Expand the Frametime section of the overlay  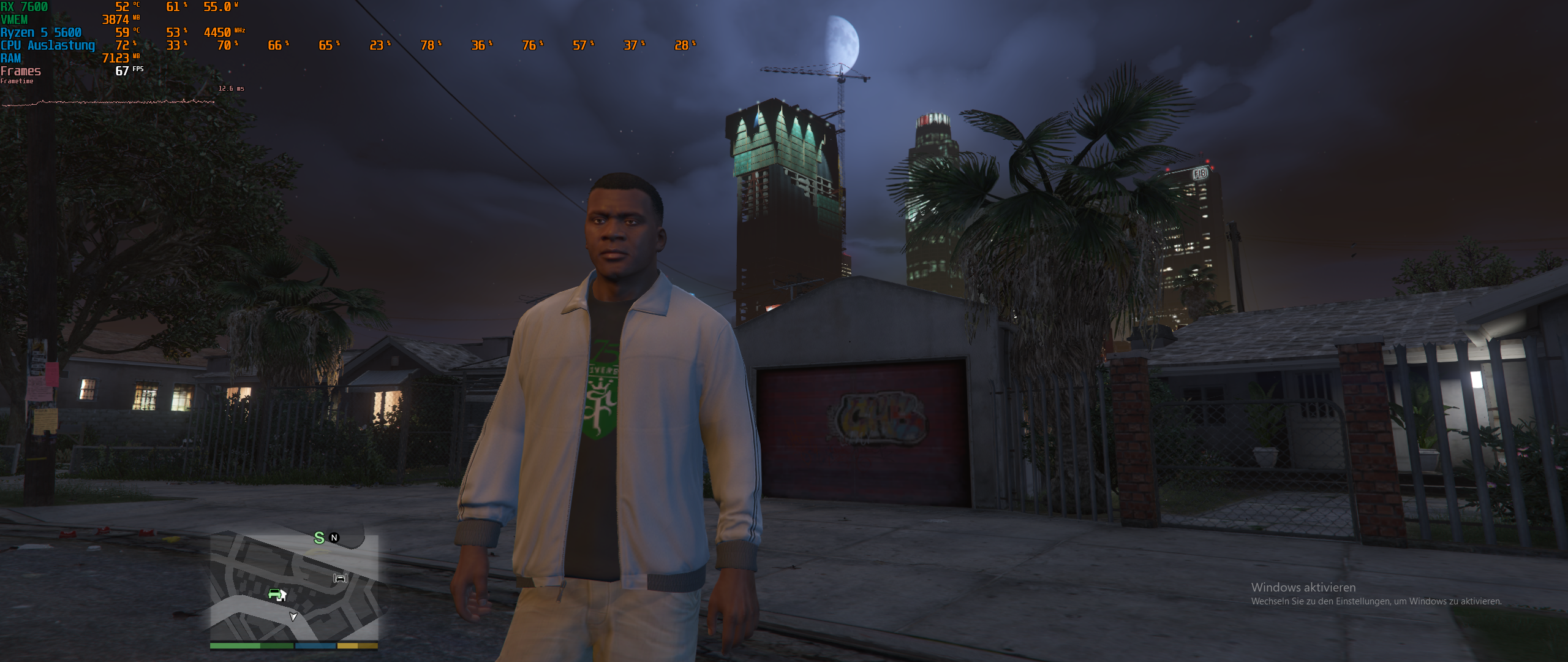pos(17,80)
